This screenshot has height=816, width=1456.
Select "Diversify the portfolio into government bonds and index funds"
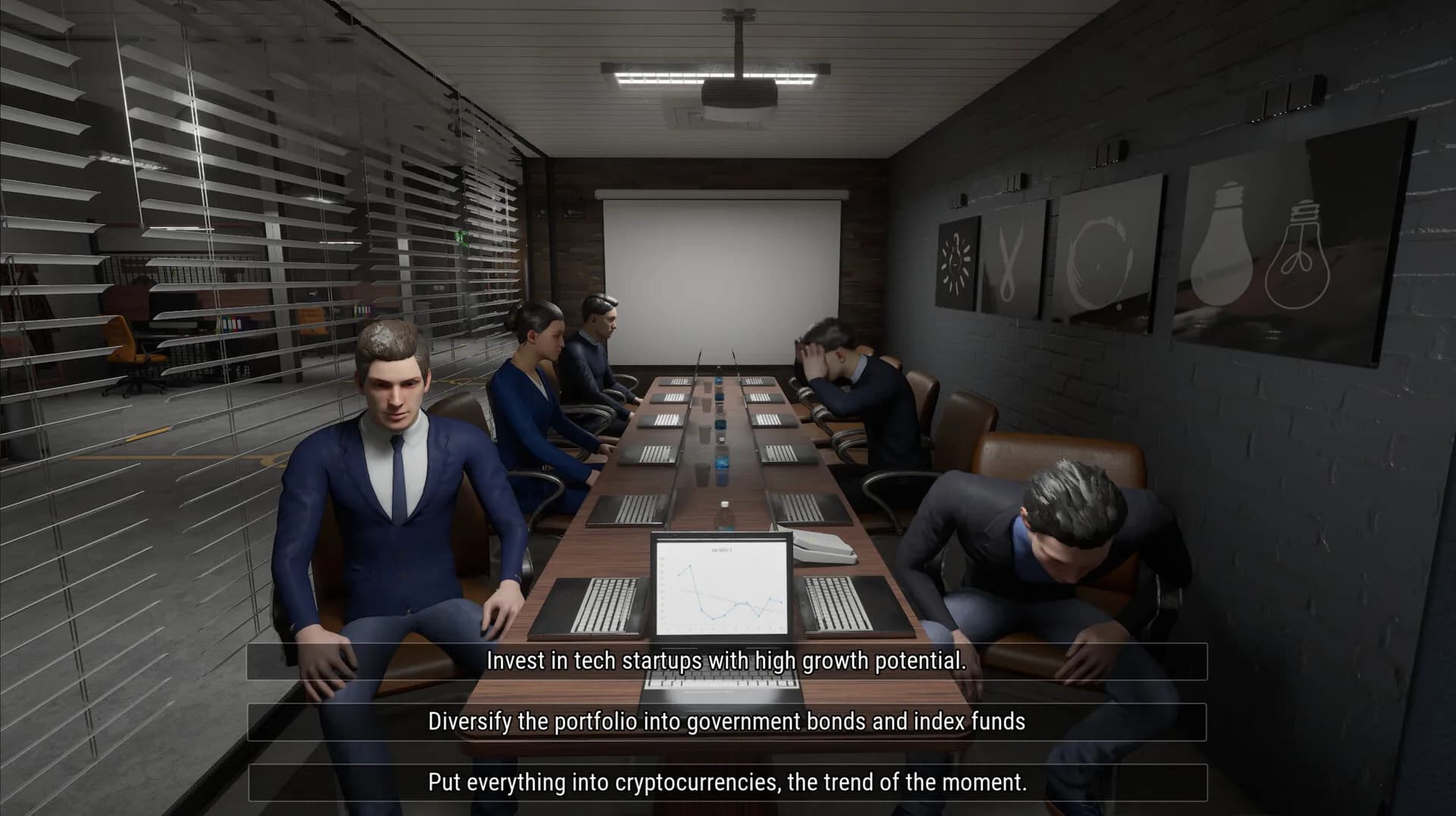tap(726, 723)
